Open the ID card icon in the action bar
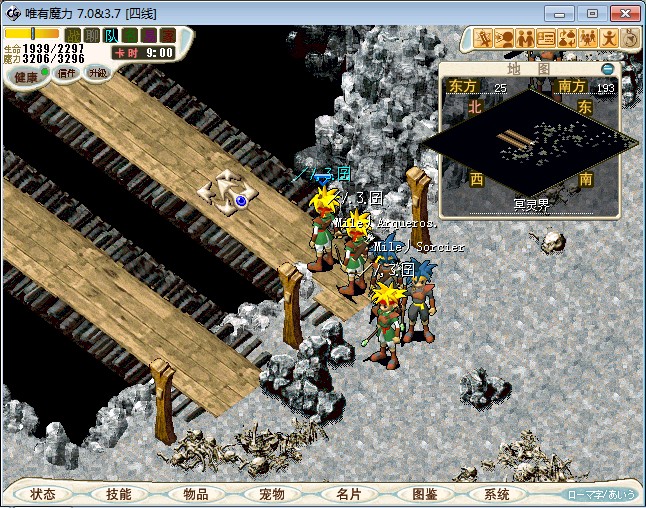The image size is (646, 508). (x=546, y=39)
